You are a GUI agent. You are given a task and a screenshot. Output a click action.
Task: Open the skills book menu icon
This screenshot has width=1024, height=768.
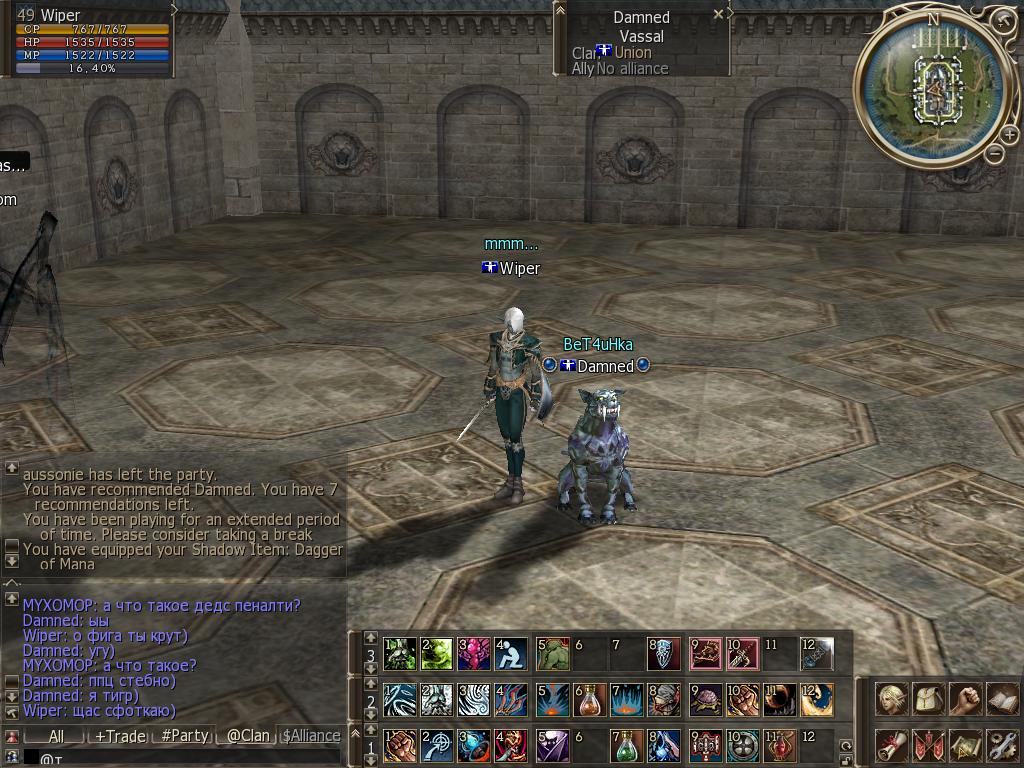(x=1001, y=699)
